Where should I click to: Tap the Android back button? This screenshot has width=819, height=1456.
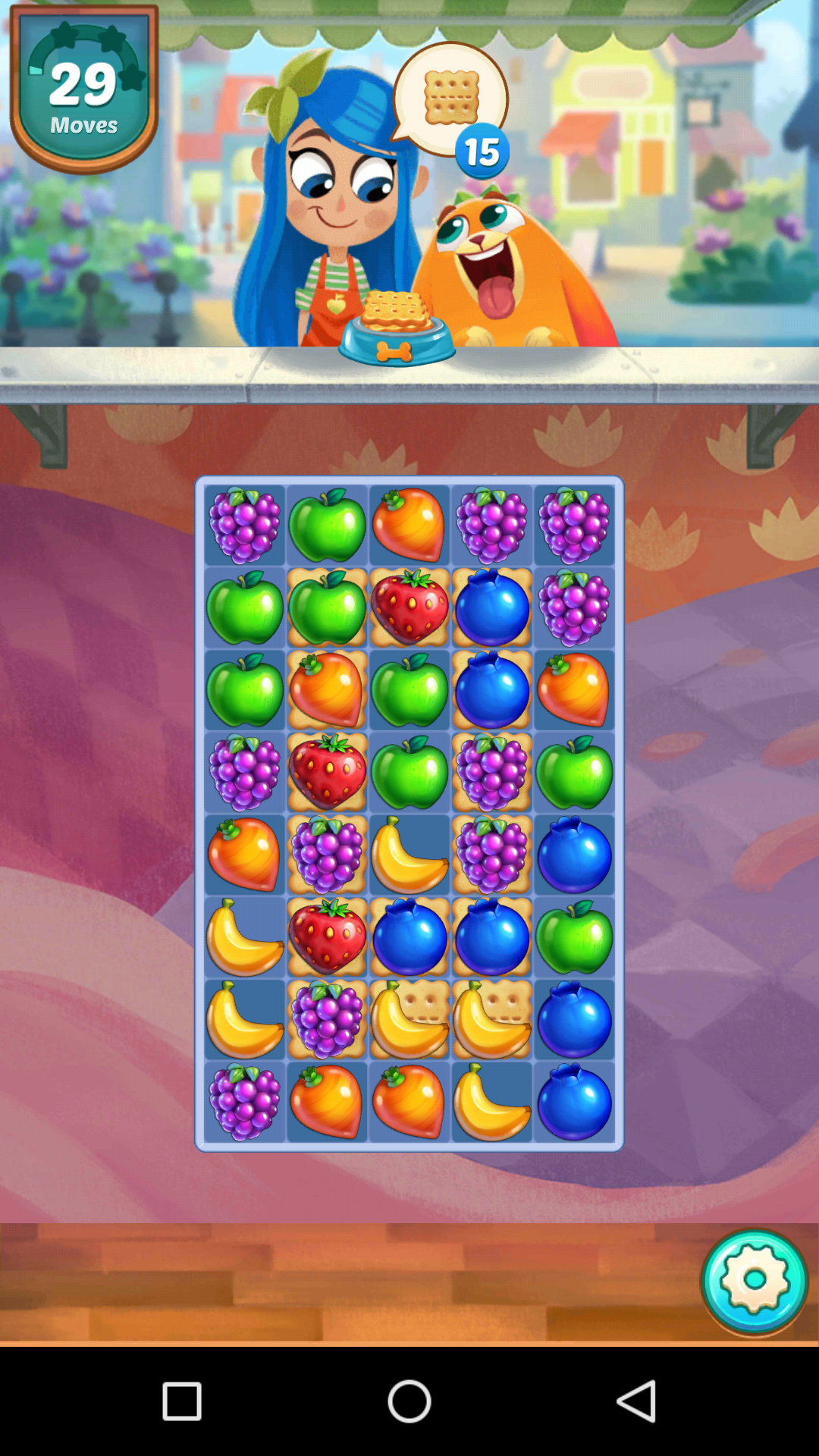635,1401
